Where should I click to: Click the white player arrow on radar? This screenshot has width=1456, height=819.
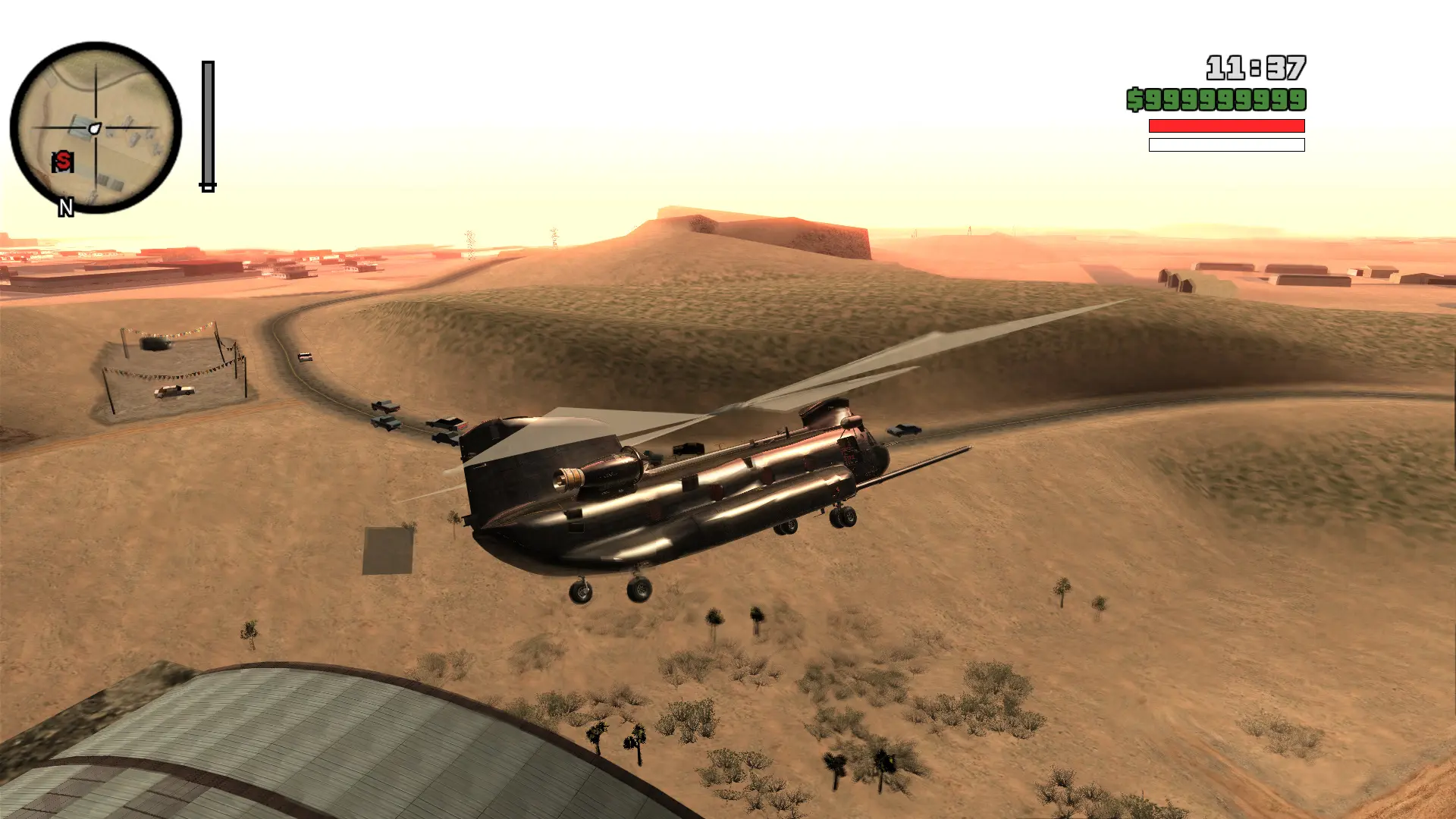coord(95,128)
